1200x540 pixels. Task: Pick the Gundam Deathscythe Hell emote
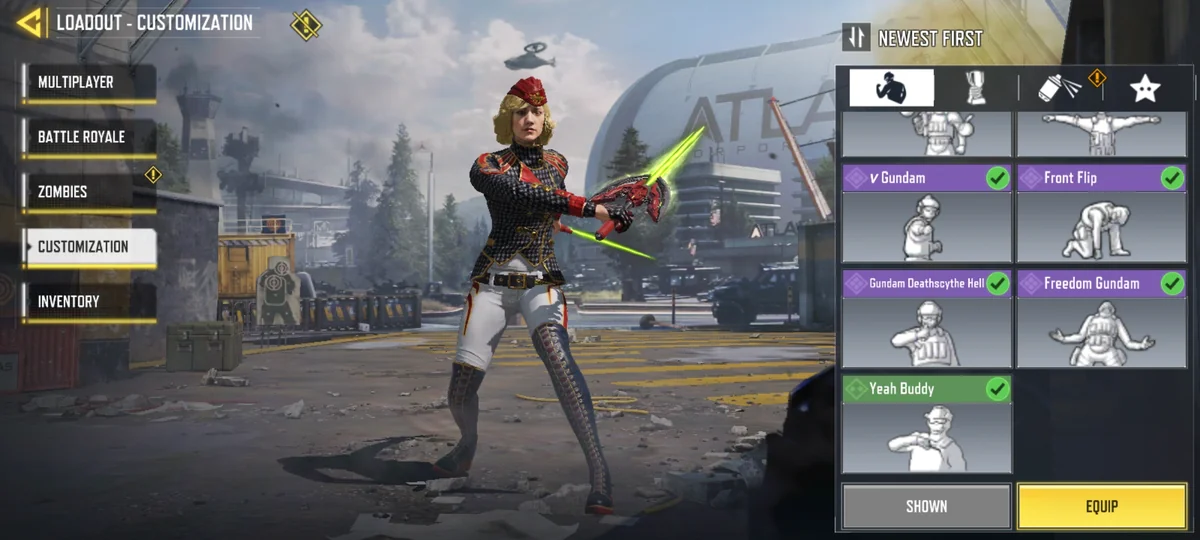pos(926,318)
